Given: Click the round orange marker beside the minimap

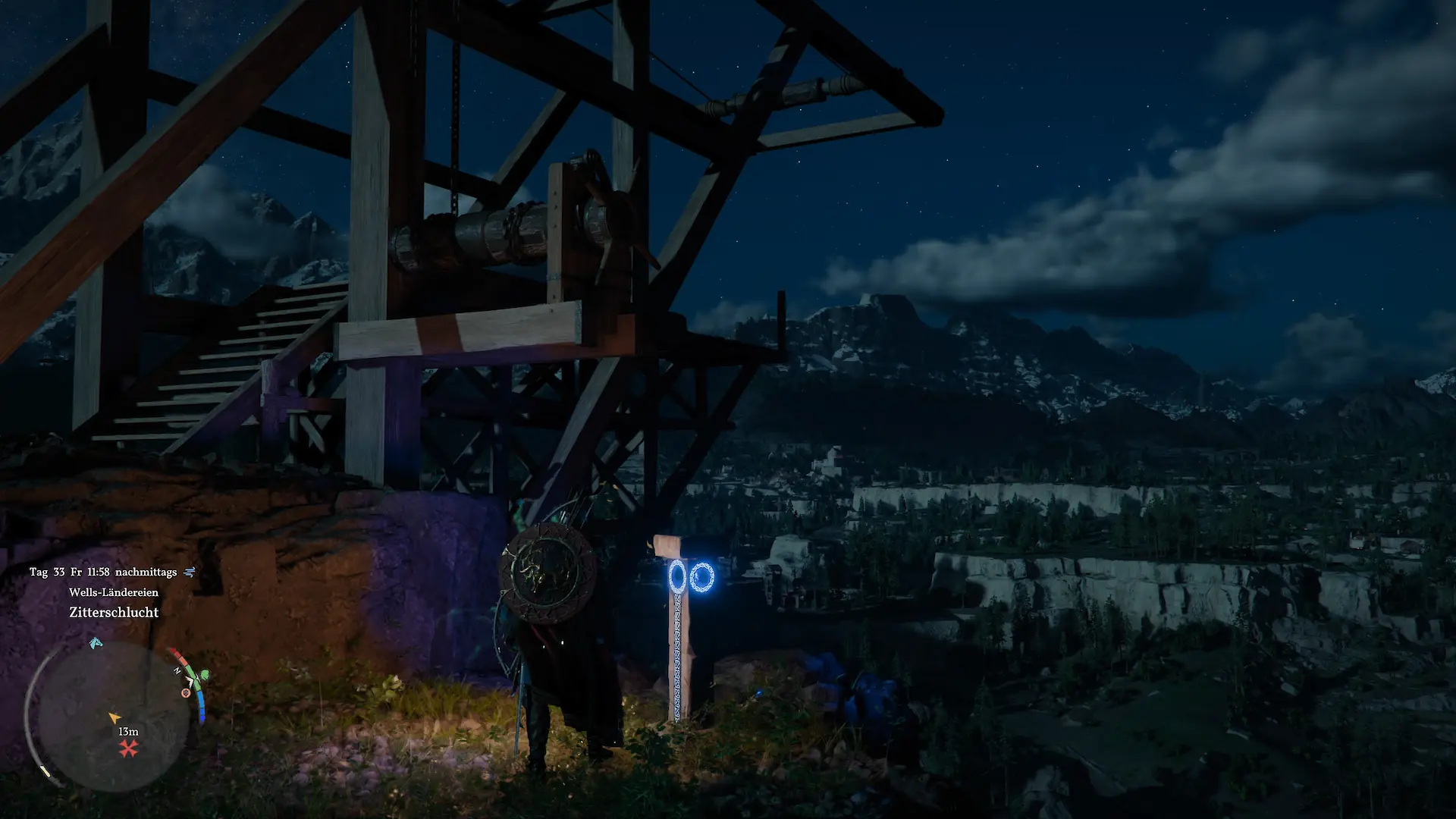Looking at the screenshot, I should (x=186, y=692).
